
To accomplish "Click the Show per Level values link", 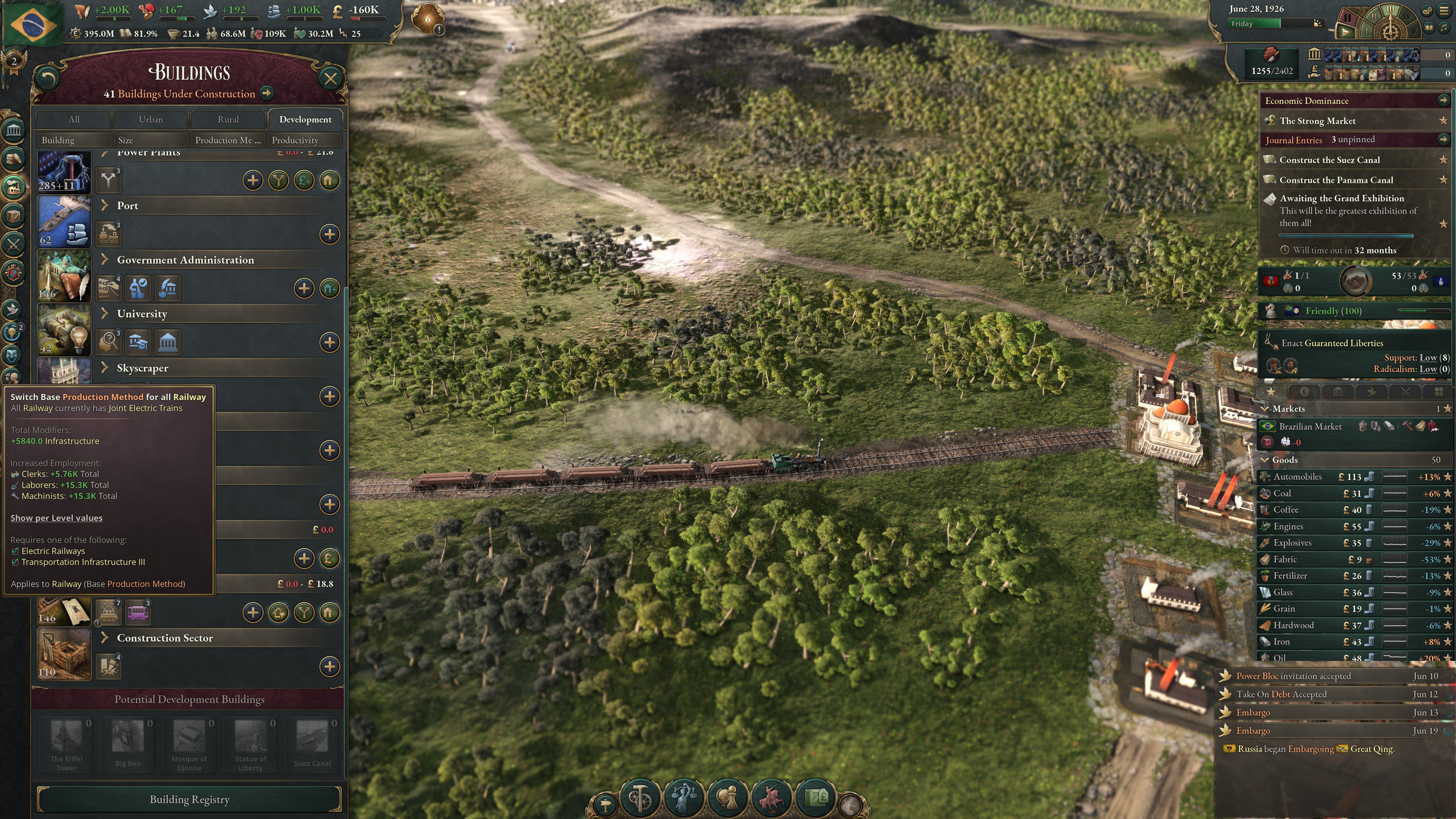I will pyautogui.click(x=56, y=518).
